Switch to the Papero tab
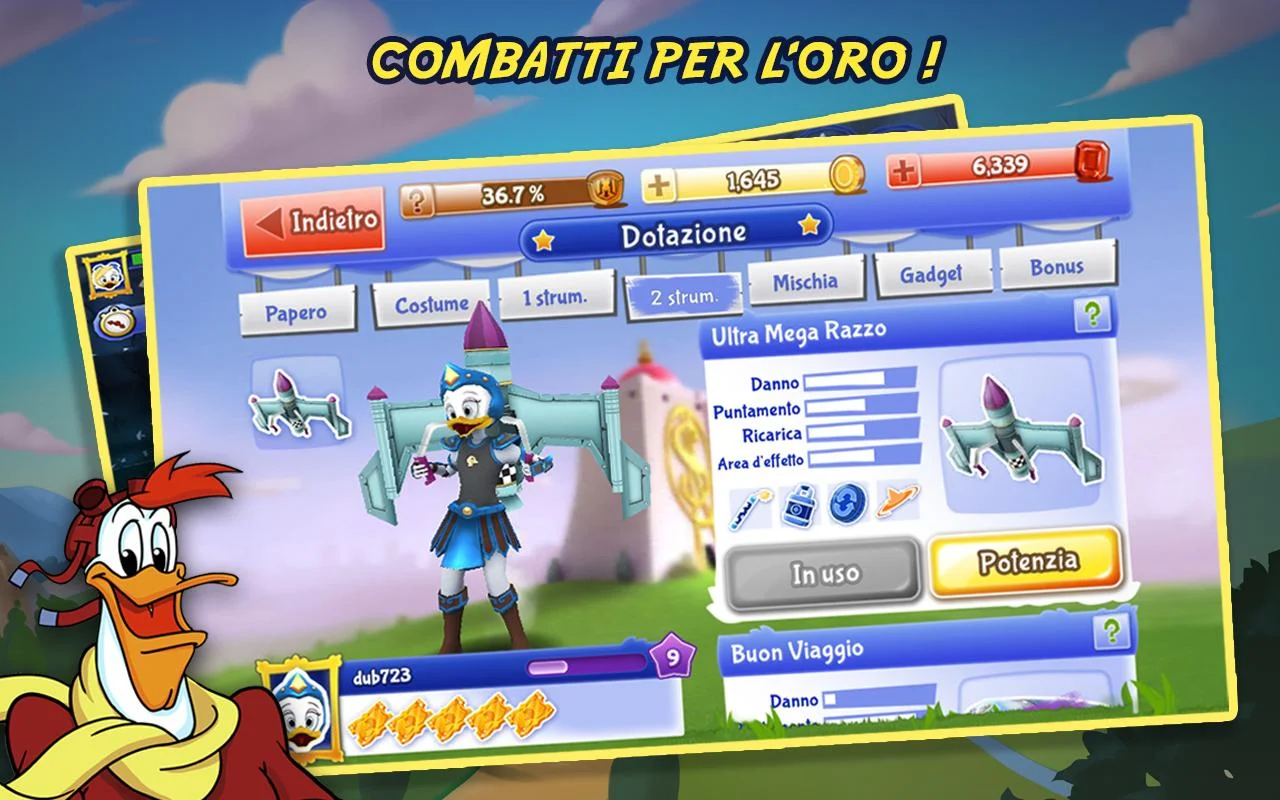This screenshot has width=1280, height=800. [x=297, y=312]
